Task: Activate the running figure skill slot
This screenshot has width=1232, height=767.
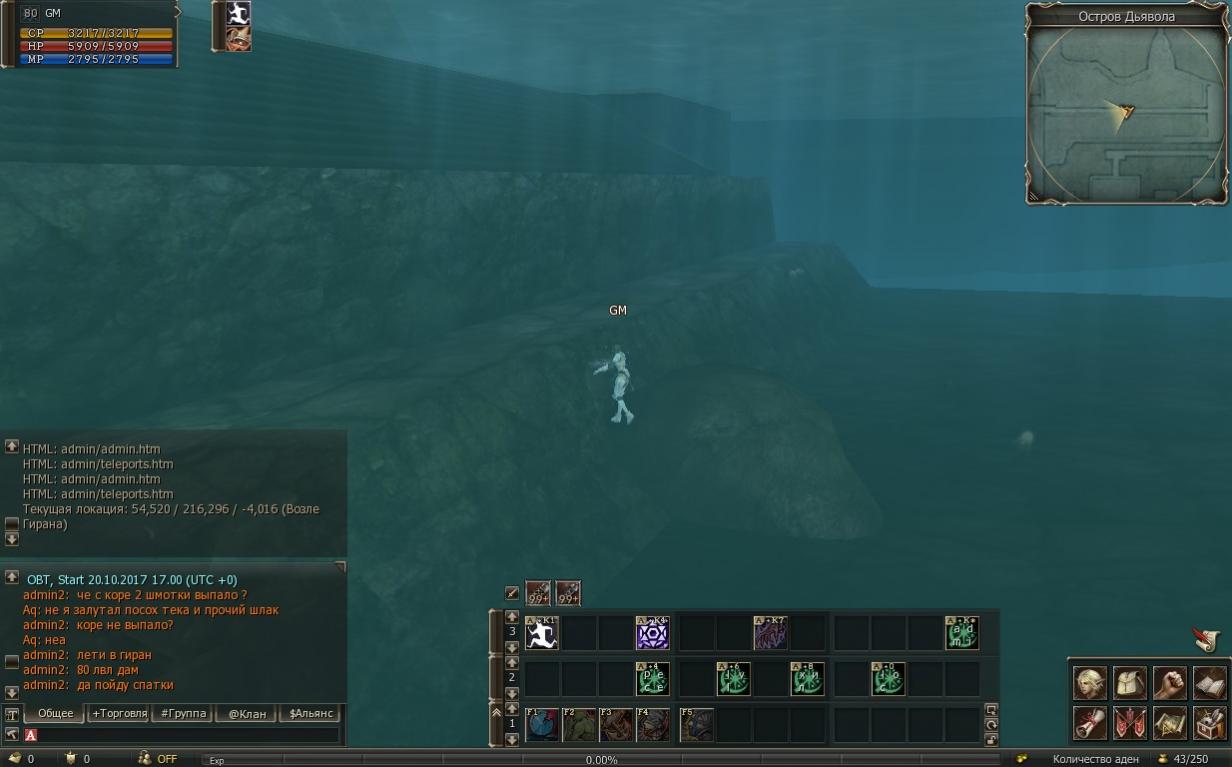Action: [x=542, y=633]
